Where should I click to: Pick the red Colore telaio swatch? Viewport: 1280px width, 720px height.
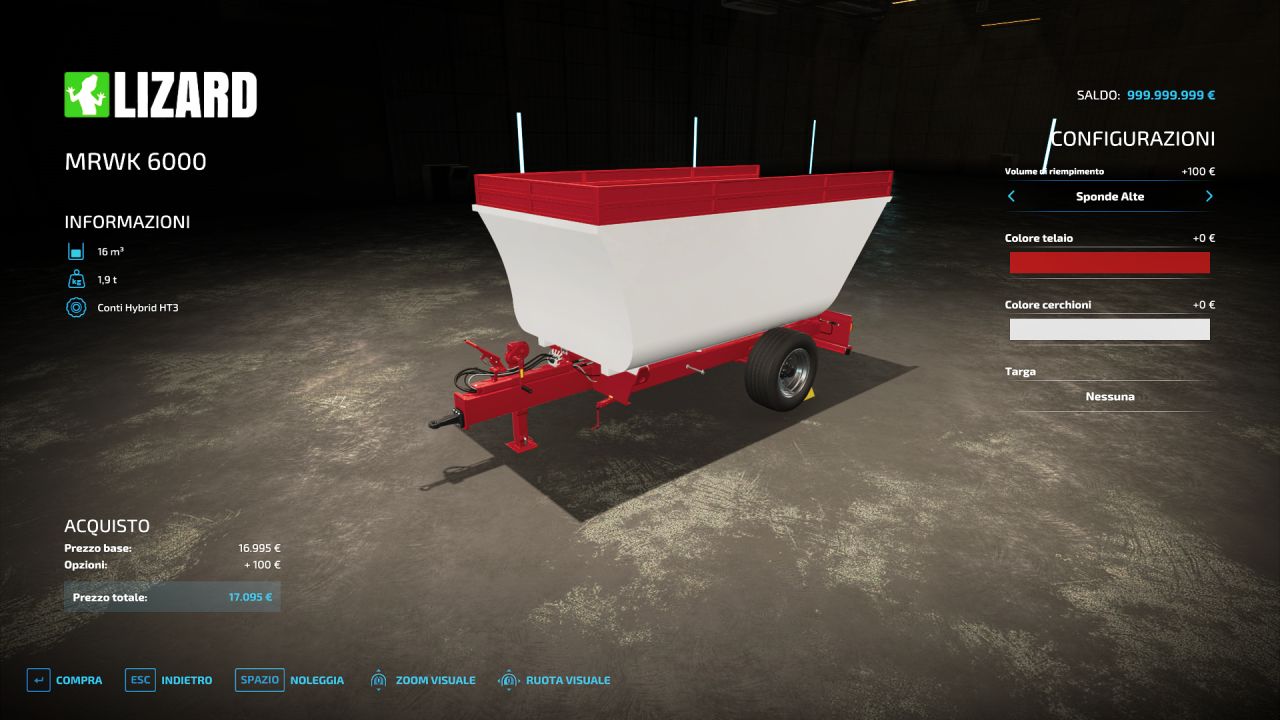[x=1109, y=262]
